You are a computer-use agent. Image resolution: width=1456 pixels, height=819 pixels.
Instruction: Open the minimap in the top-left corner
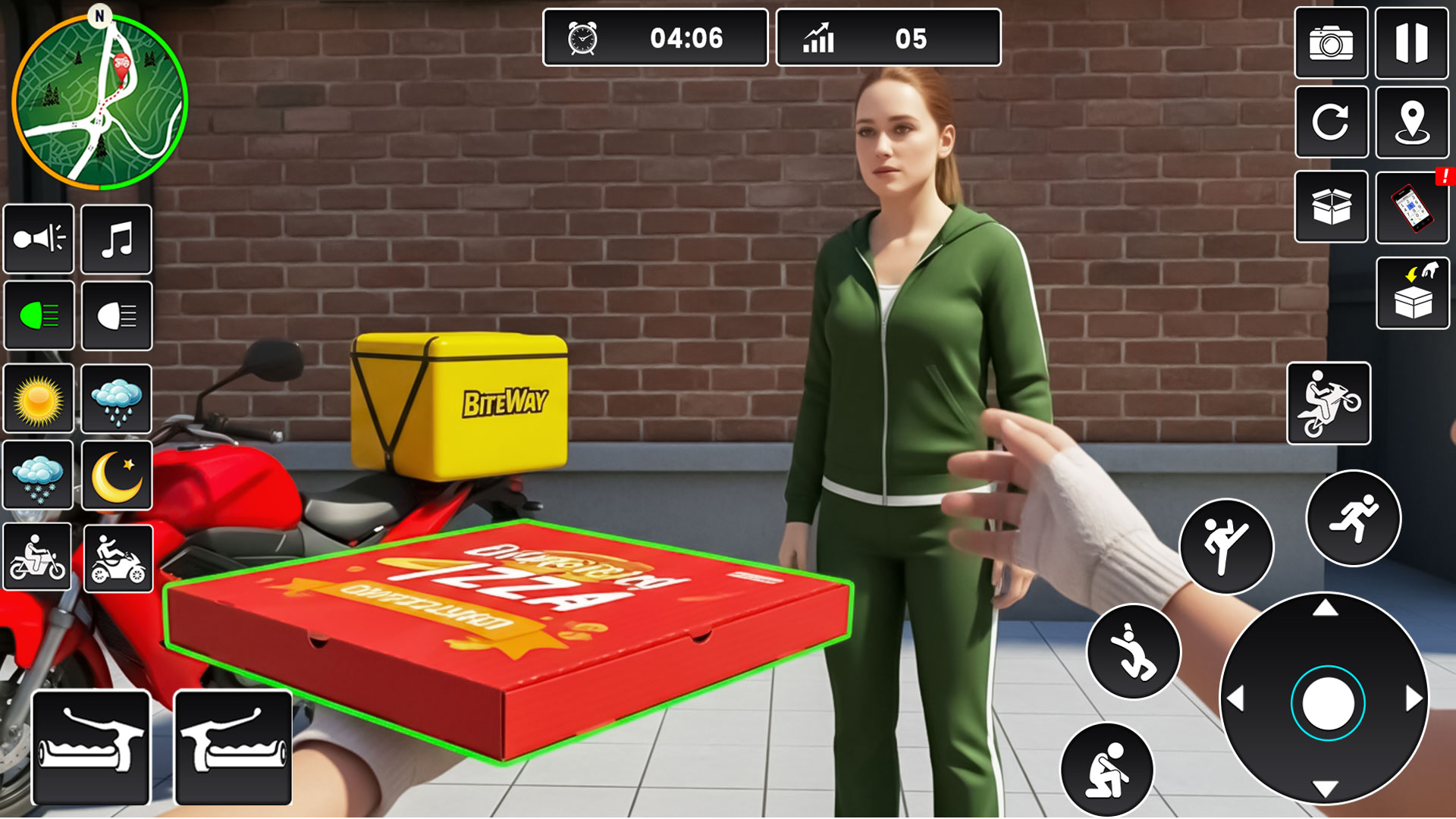pos(101,101)
